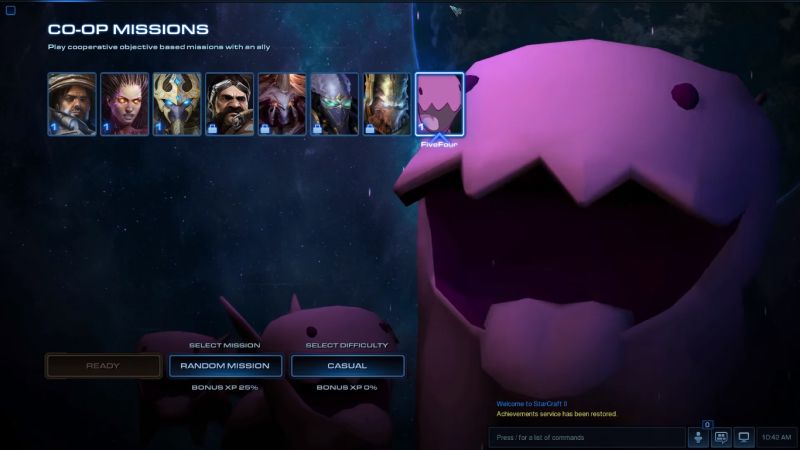Pick the locked Karax commander portrait
Screen dimensions: 800x450
tap(387, 103)
